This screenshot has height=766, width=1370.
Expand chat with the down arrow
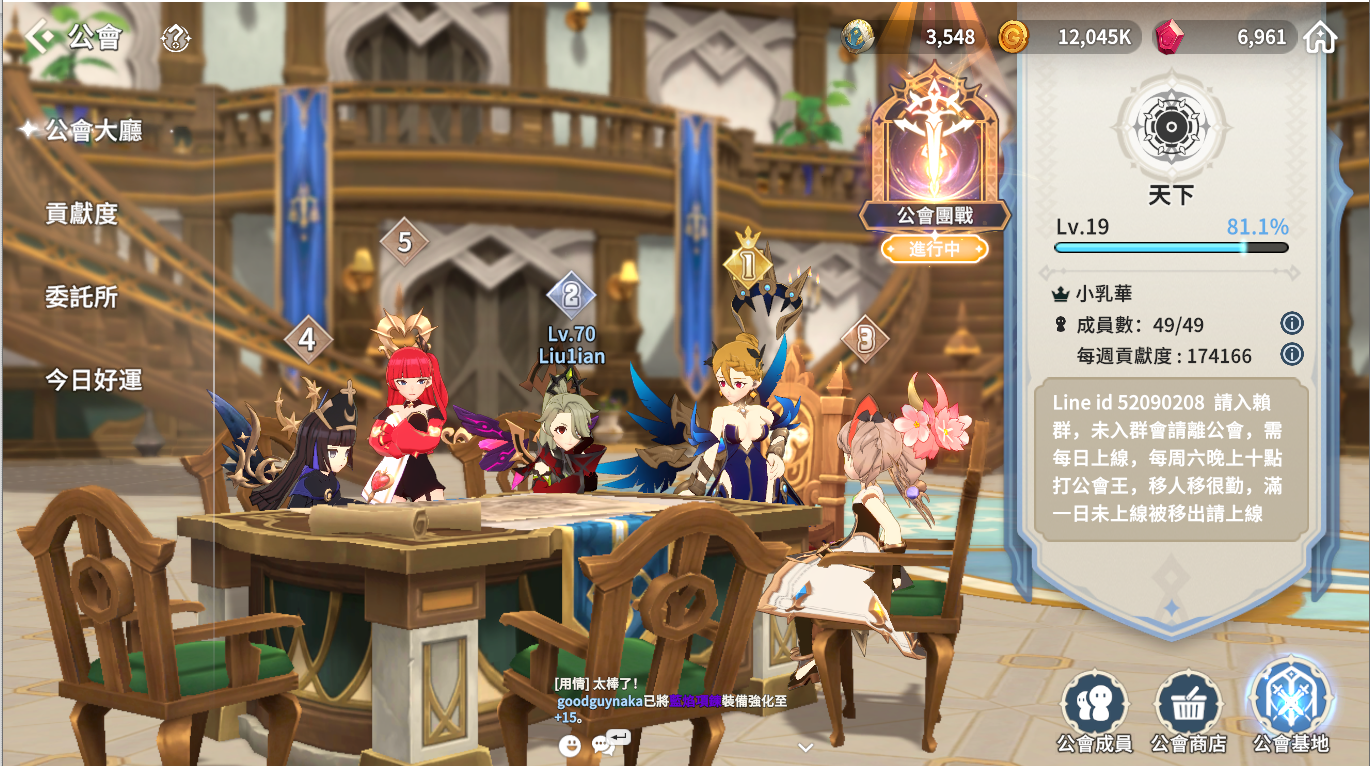pos(806,746)
